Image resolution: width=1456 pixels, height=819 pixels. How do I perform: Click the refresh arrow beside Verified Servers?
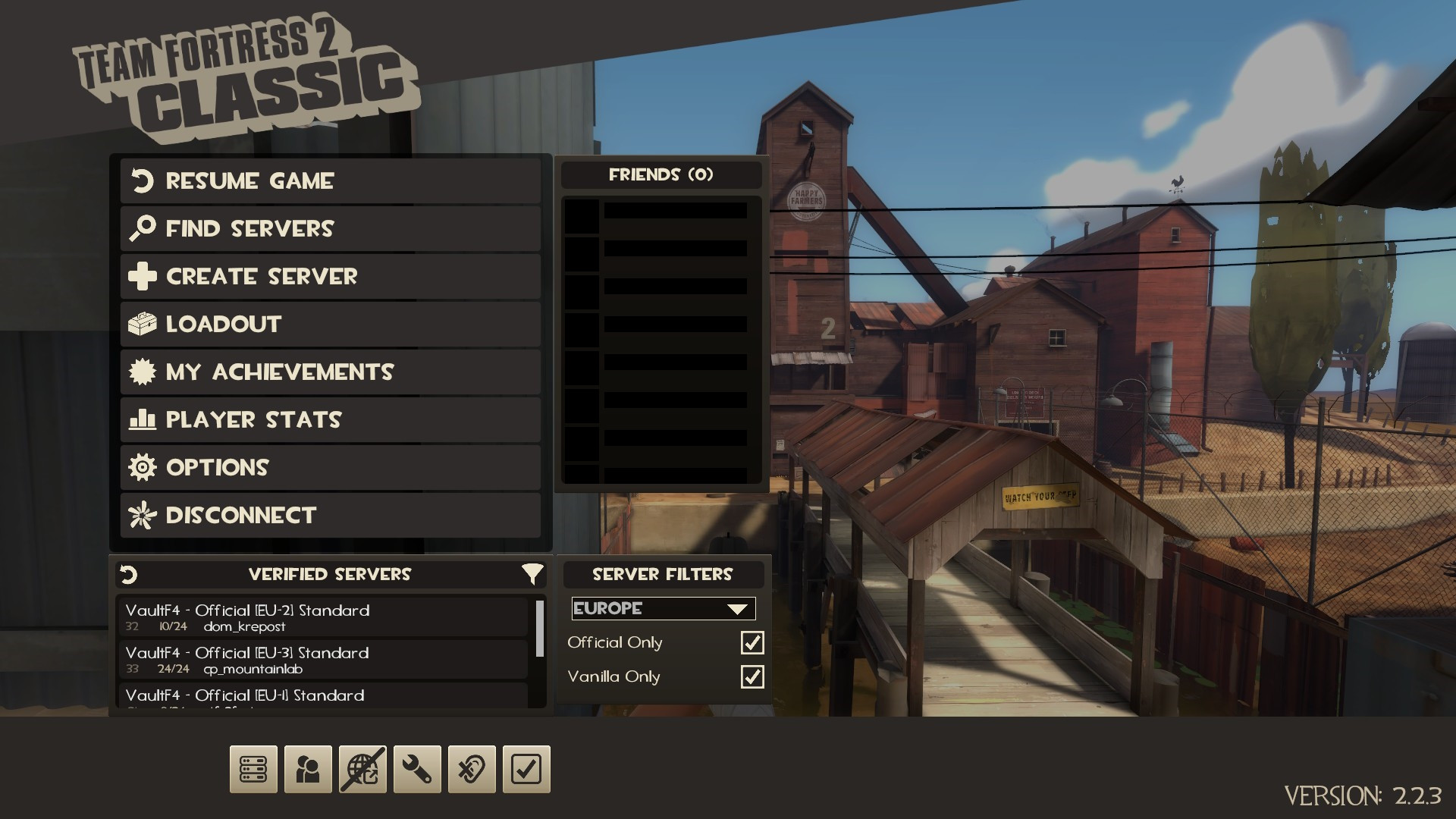[x=127, y=574]
